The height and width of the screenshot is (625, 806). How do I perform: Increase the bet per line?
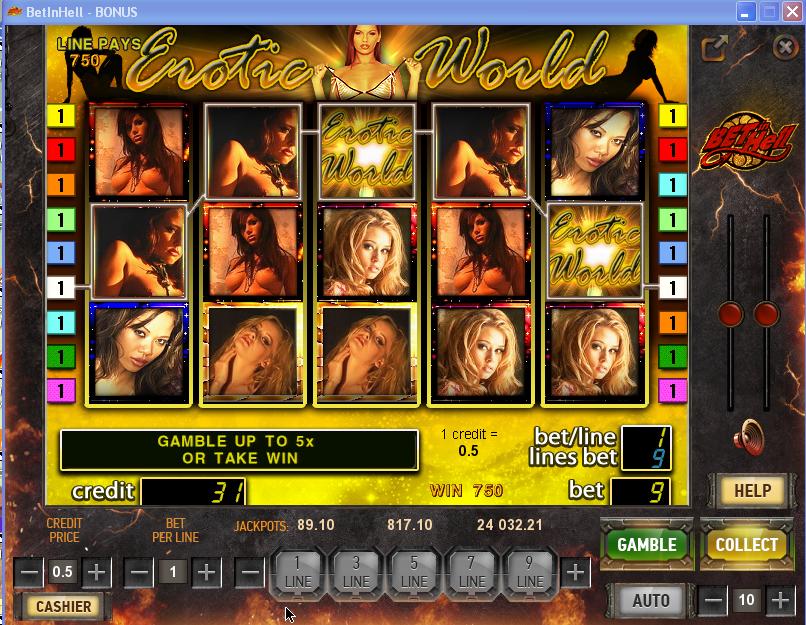(x=206, y=573)
